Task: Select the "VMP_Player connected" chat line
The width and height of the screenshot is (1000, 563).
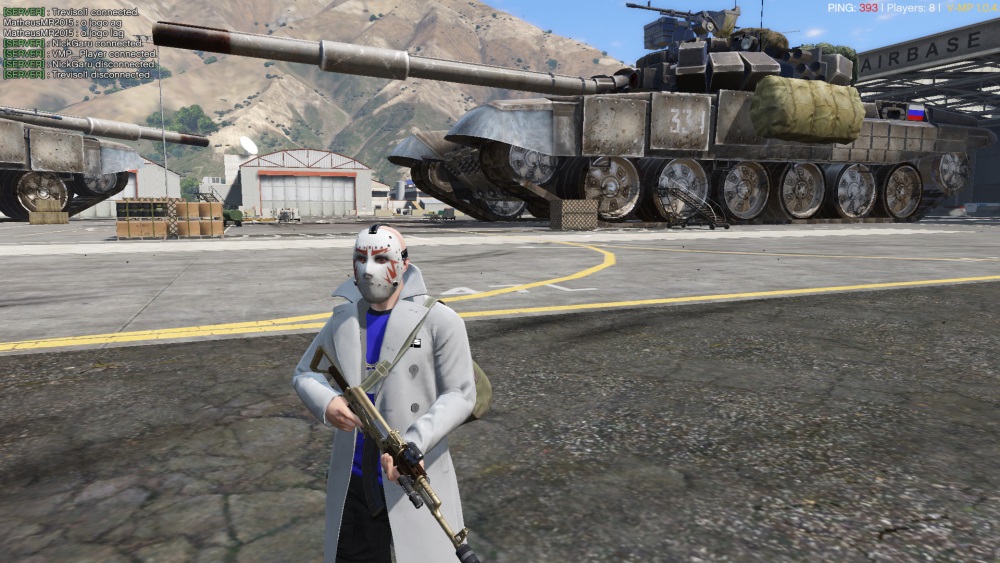Action: pyautogui.click(x=79, y=54)
